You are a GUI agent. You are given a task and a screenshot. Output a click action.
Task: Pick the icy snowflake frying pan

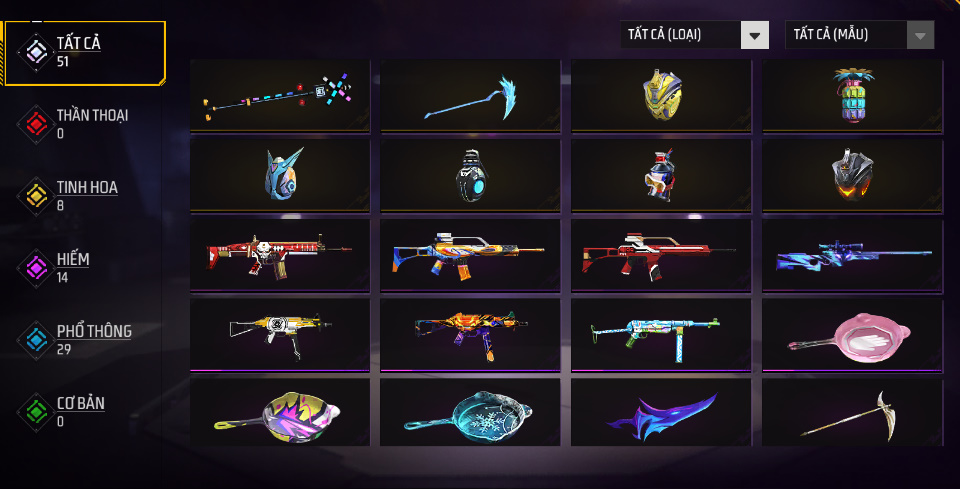point(470,412)
